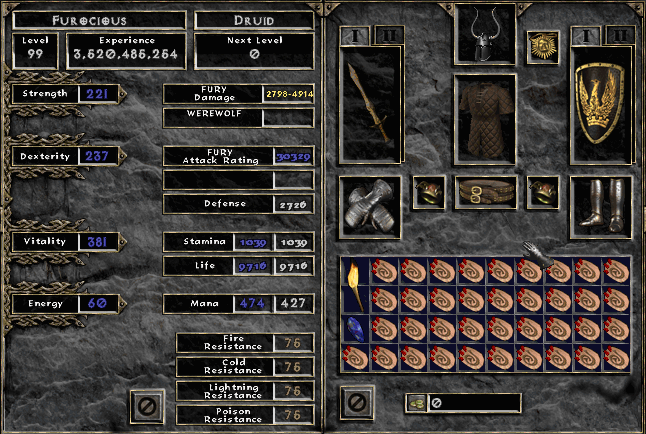The width and height of the screenshot is (646, 434).
Task: Pick up the equipped belt
Action: [x=486, y=191]
